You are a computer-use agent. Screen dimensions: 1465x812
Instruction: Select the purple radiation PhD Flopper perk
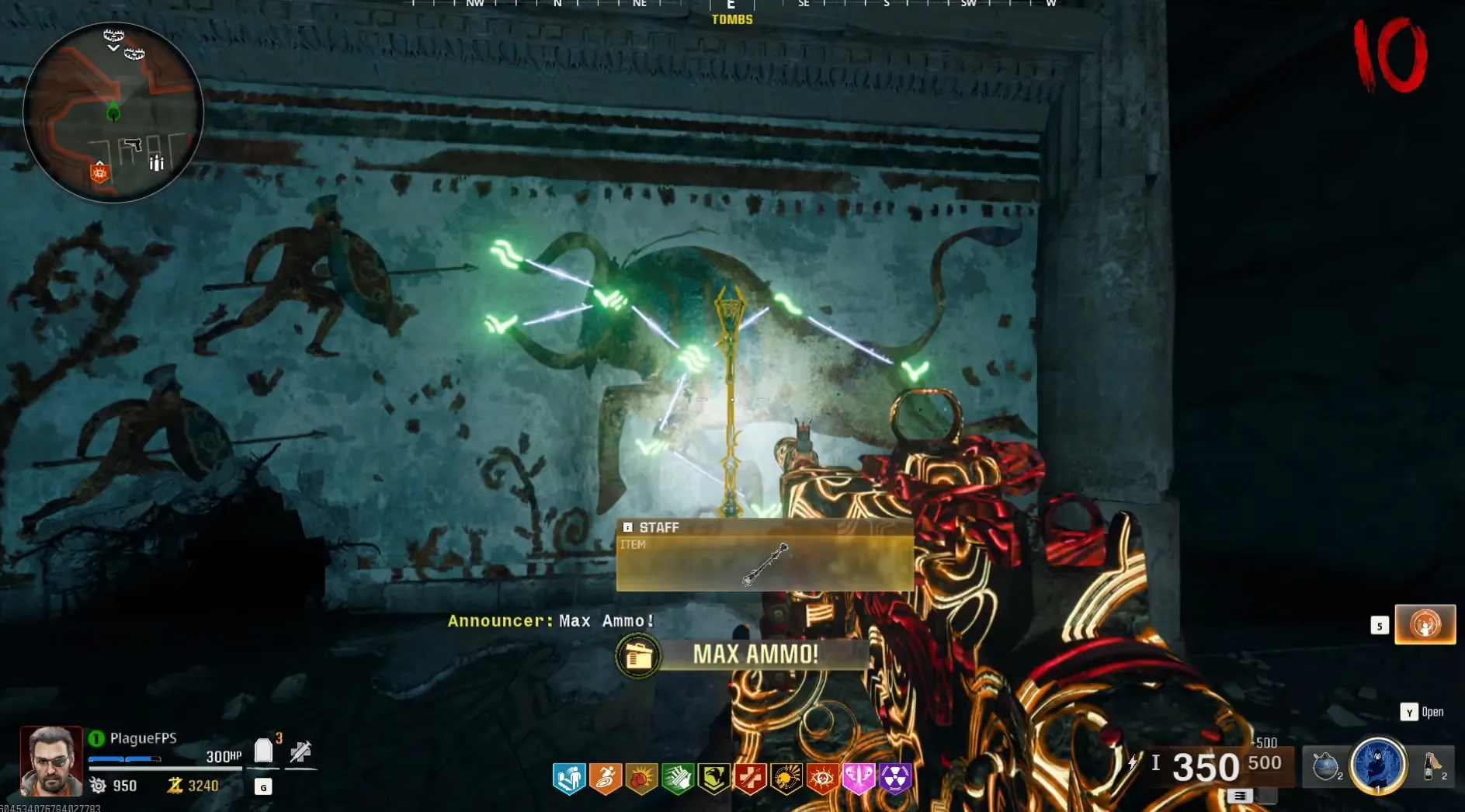pyautogui.click(x=895, y=778)
